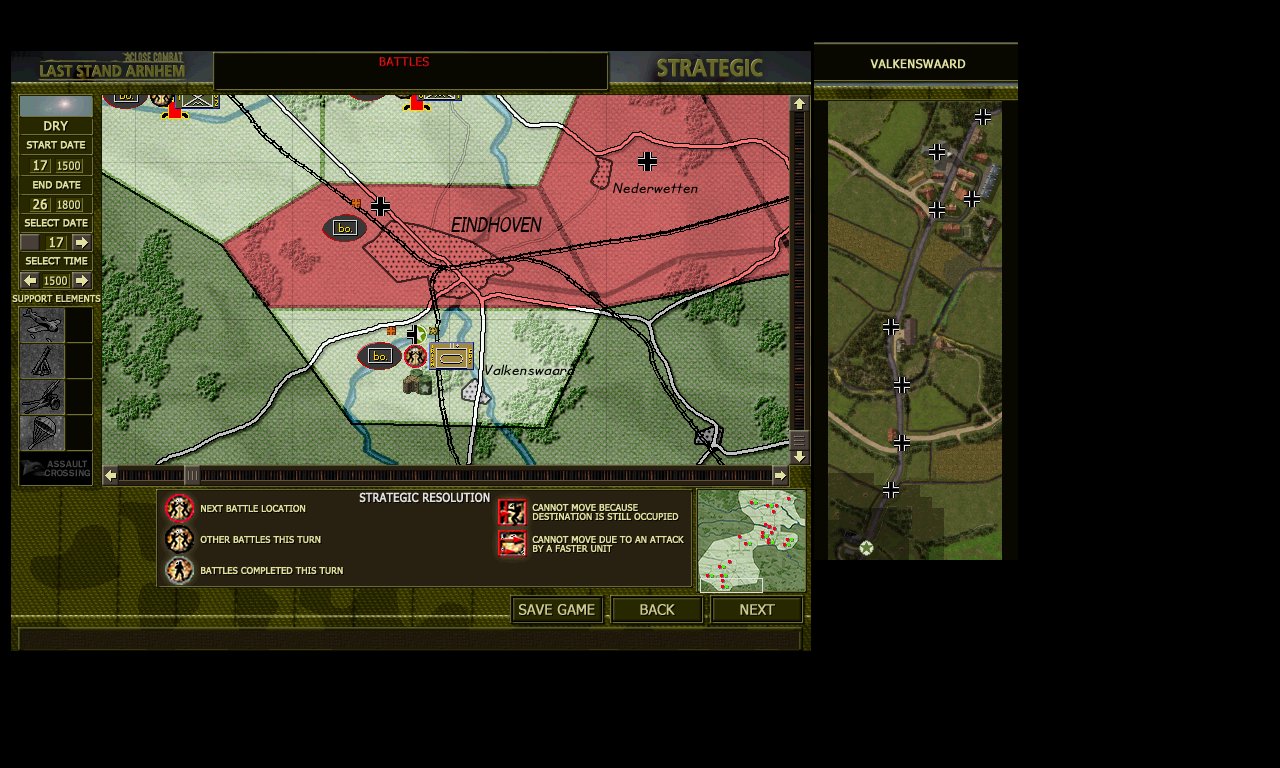Toggle the Next Battle Location legend entry

point(179,509)
